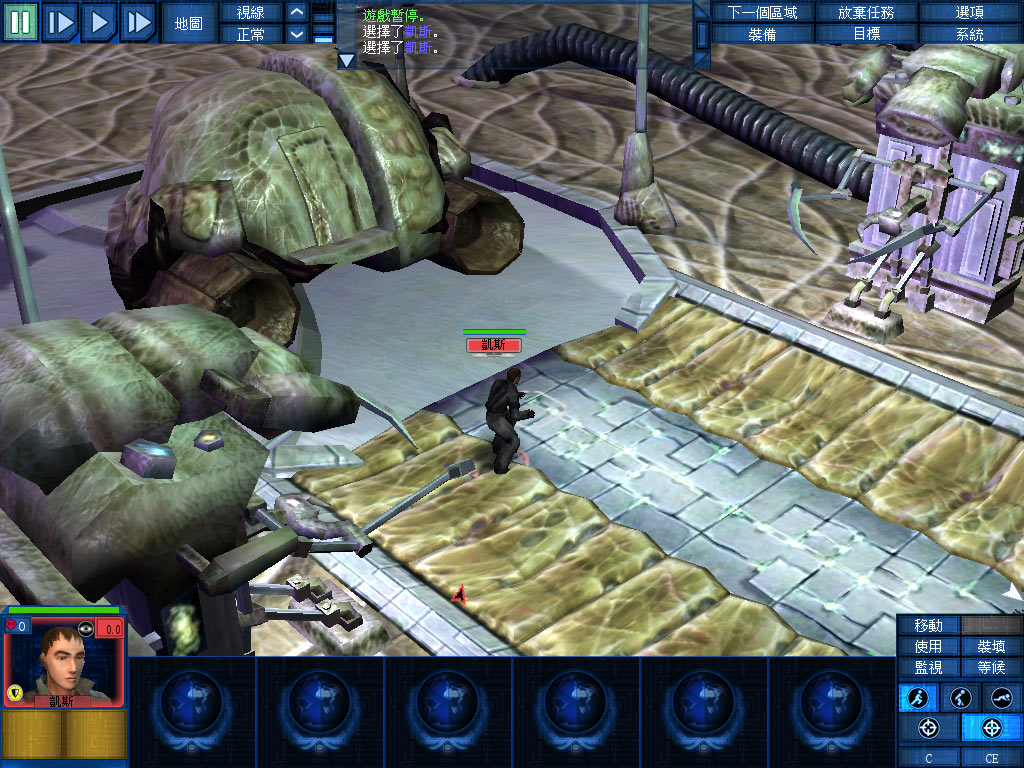Show the 目標 objectives
This screenshot has width=1024, height=768.
pyautogui.click(x=866, y=34)
